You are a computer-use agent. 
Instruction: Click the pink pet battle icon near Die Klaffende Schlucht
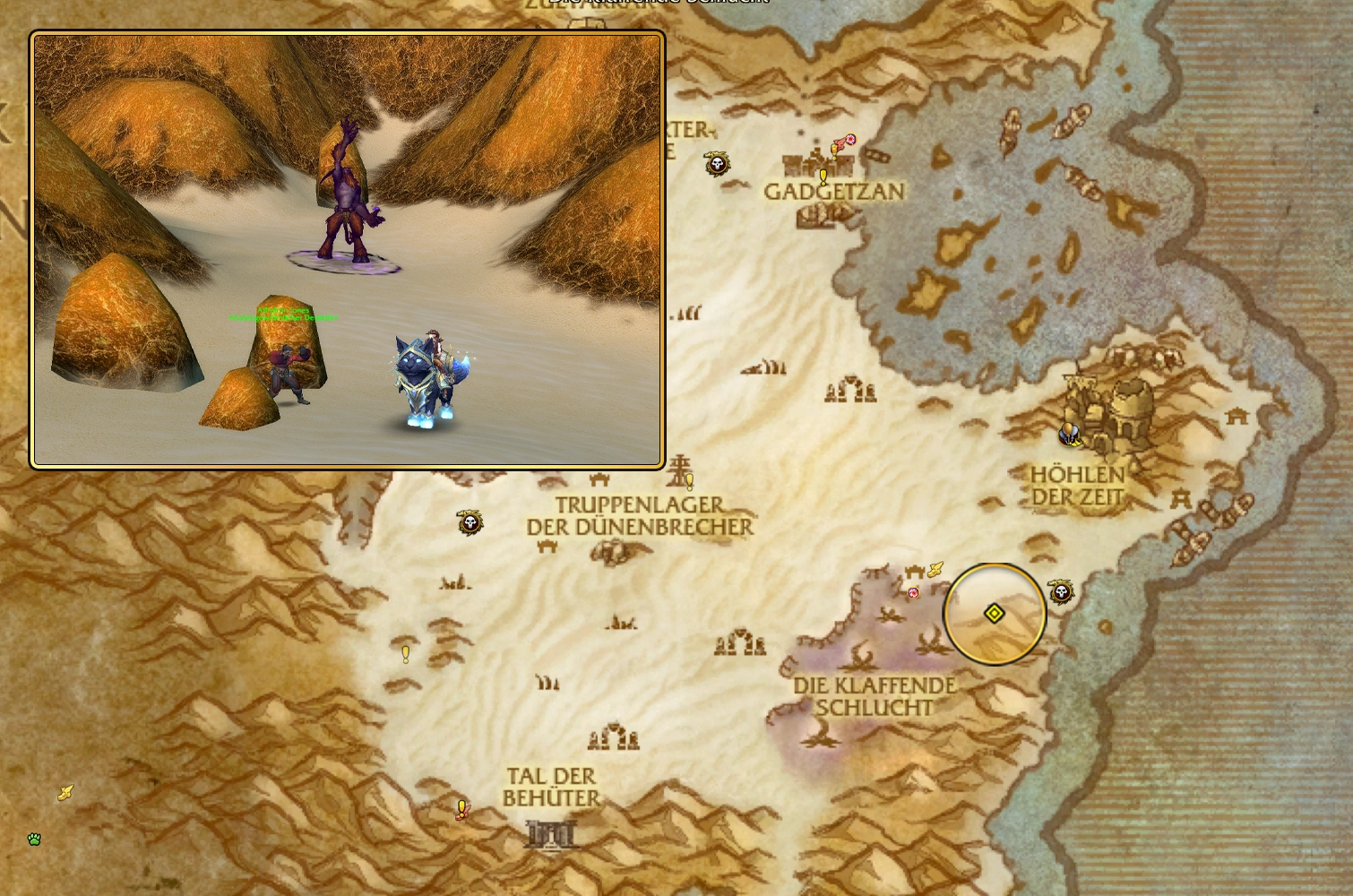(913, 592)
